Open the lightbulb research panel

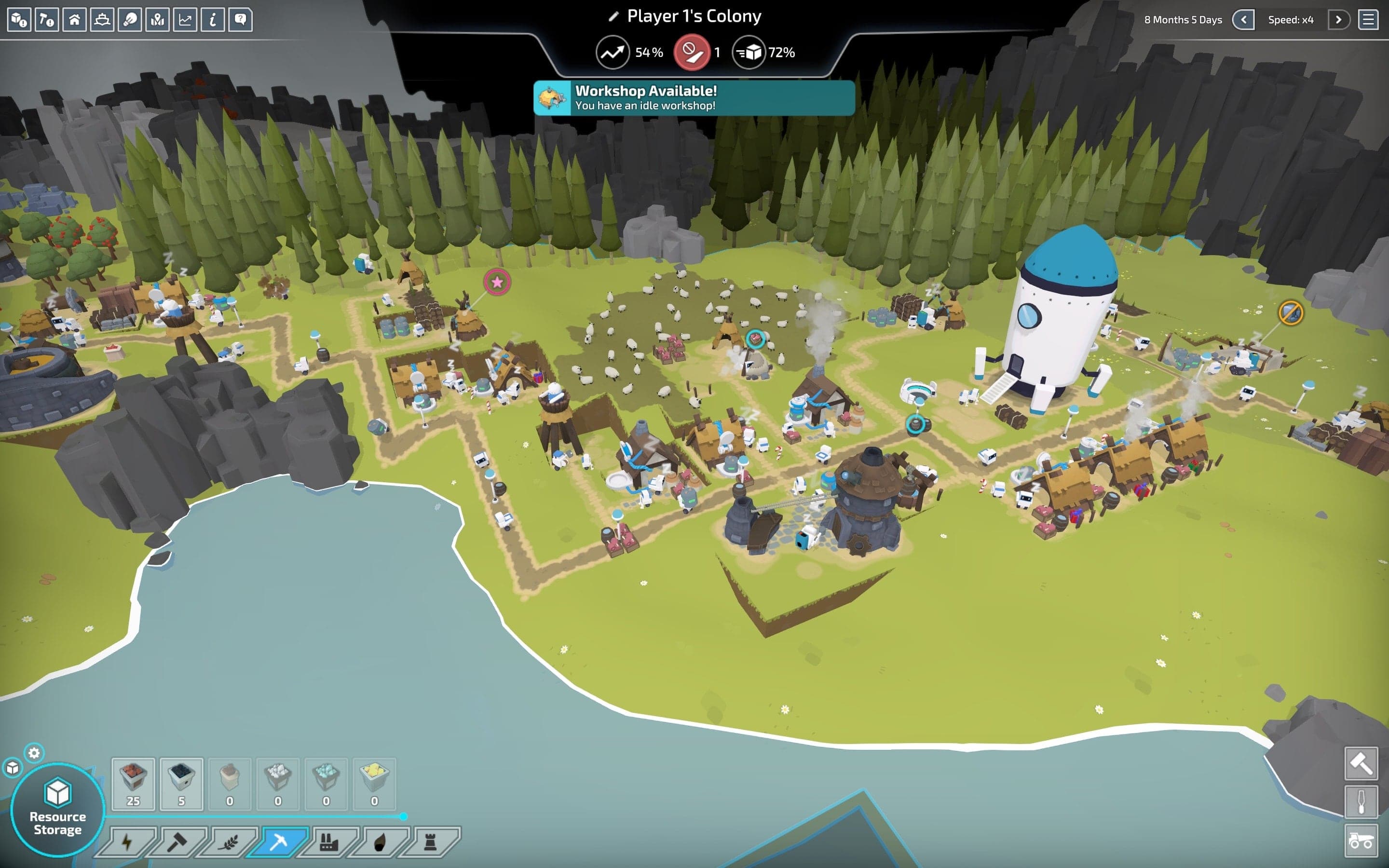point(130,20)
